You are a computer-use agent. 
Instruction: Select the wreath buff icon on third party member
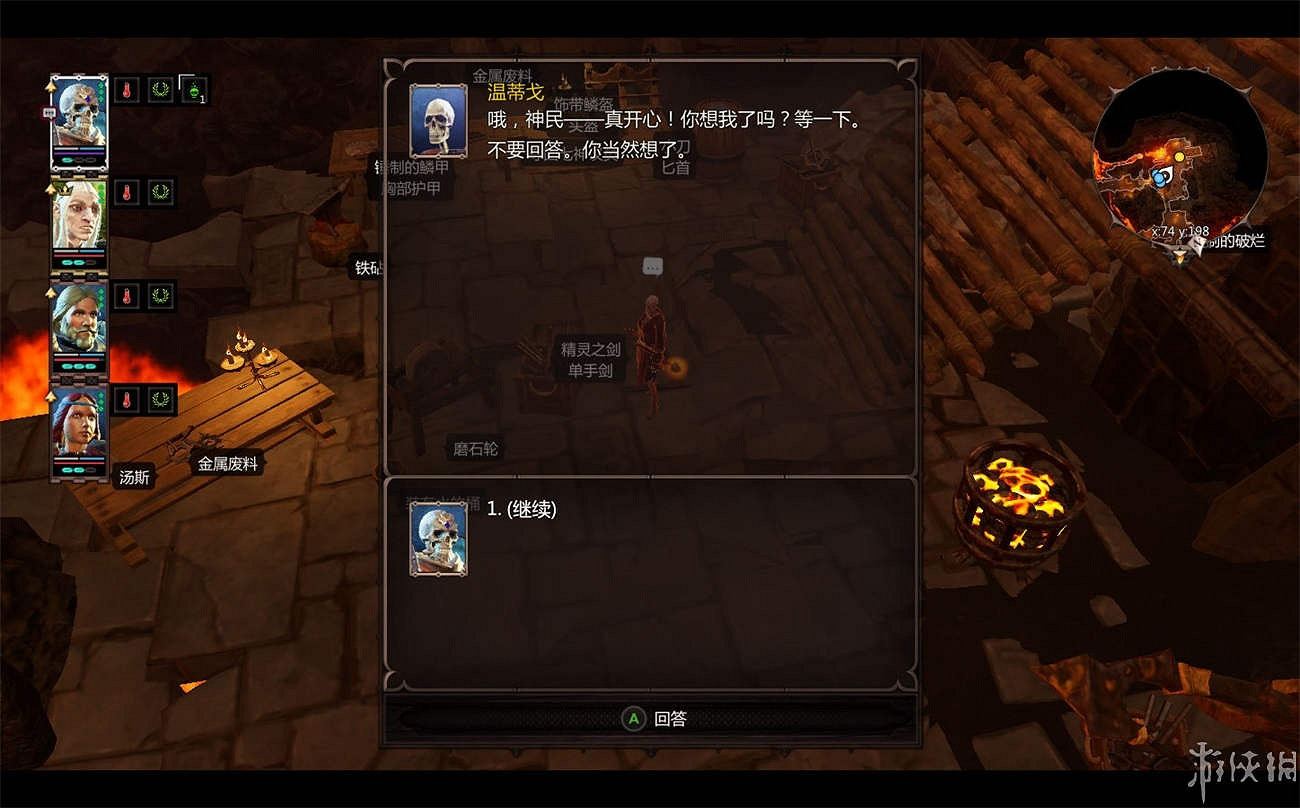pos(160,296)
